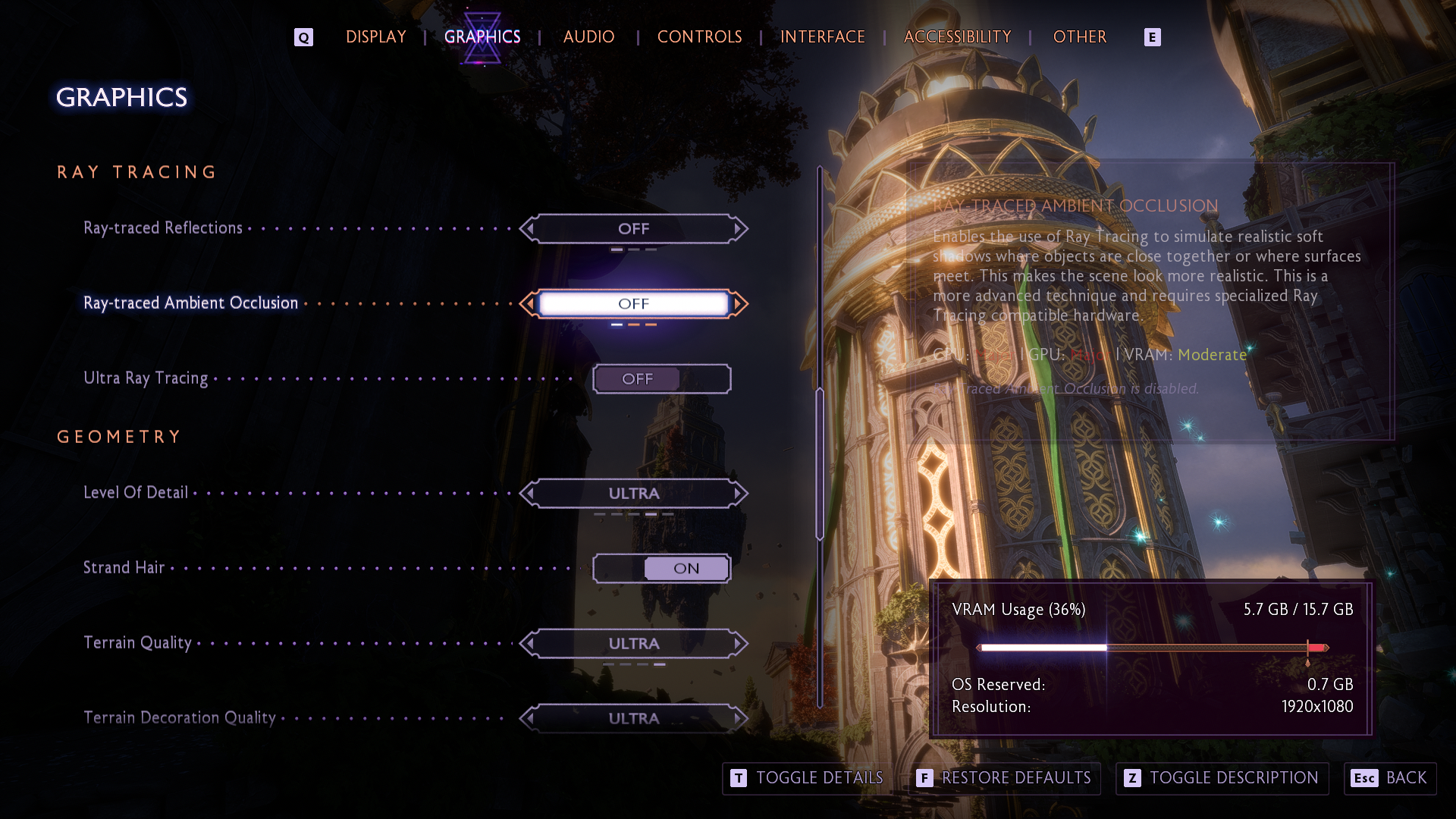
Task: Click the settings list scrollbar
Action: pyautogui.click(x=820, y=463)
